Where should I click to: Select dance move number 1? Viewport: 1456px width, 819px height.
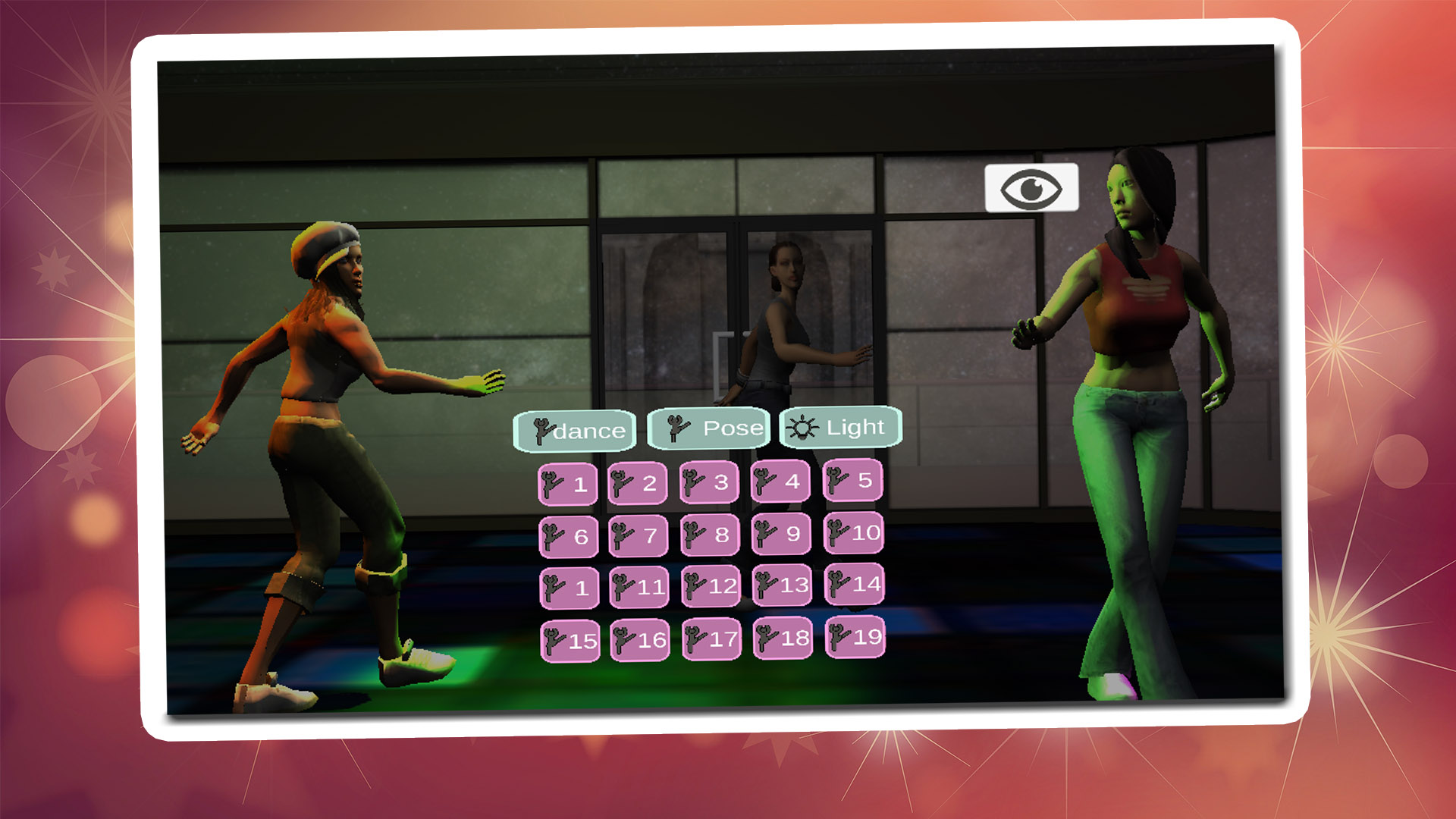pyautogui.click(x=567, y=482)
